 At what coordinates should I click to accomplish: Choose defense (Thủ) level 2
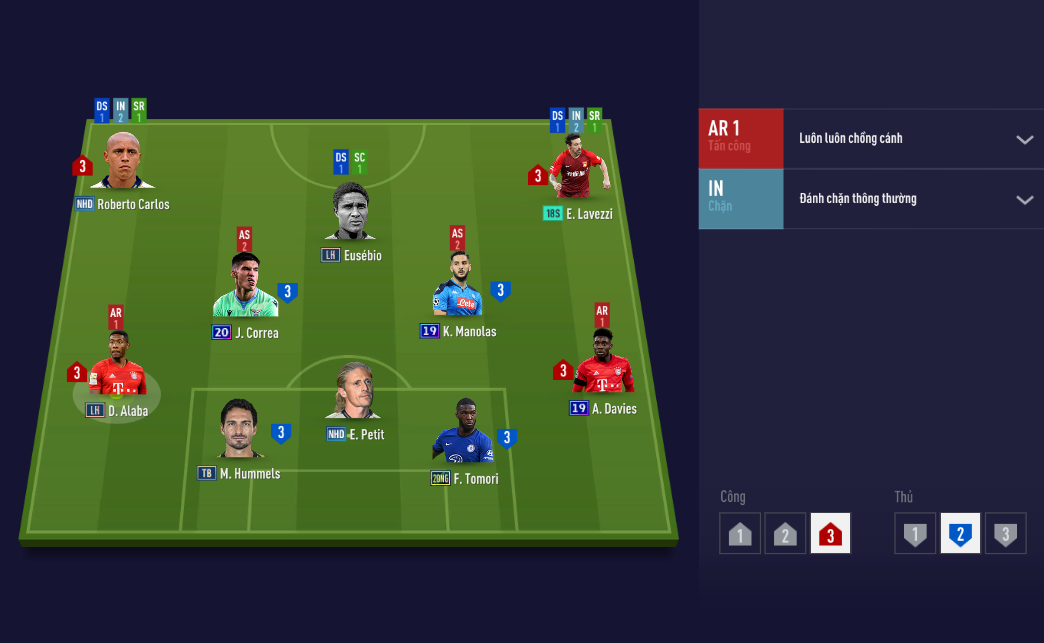[x=960, y=534]
